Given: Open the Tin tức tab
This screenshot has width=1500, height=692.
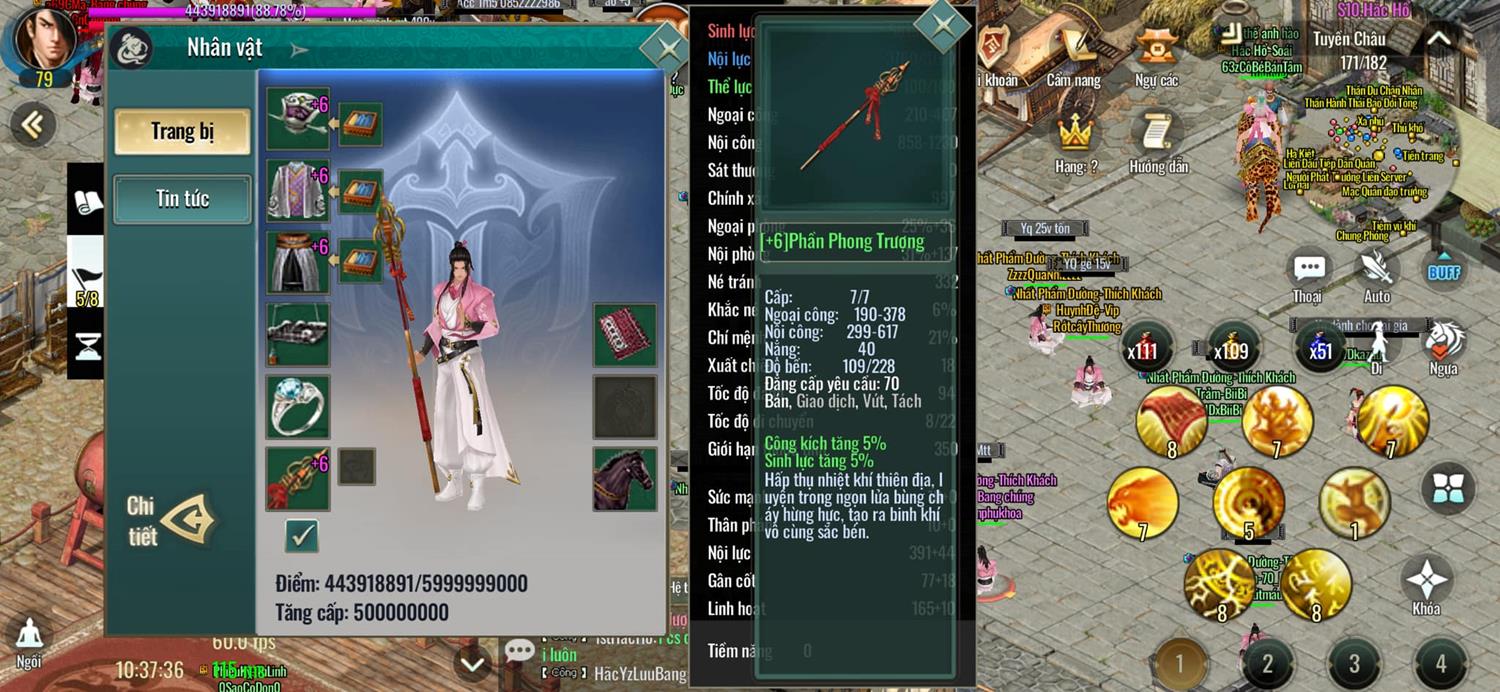Looking at the screenshot, I should click(x=182, y=199).
